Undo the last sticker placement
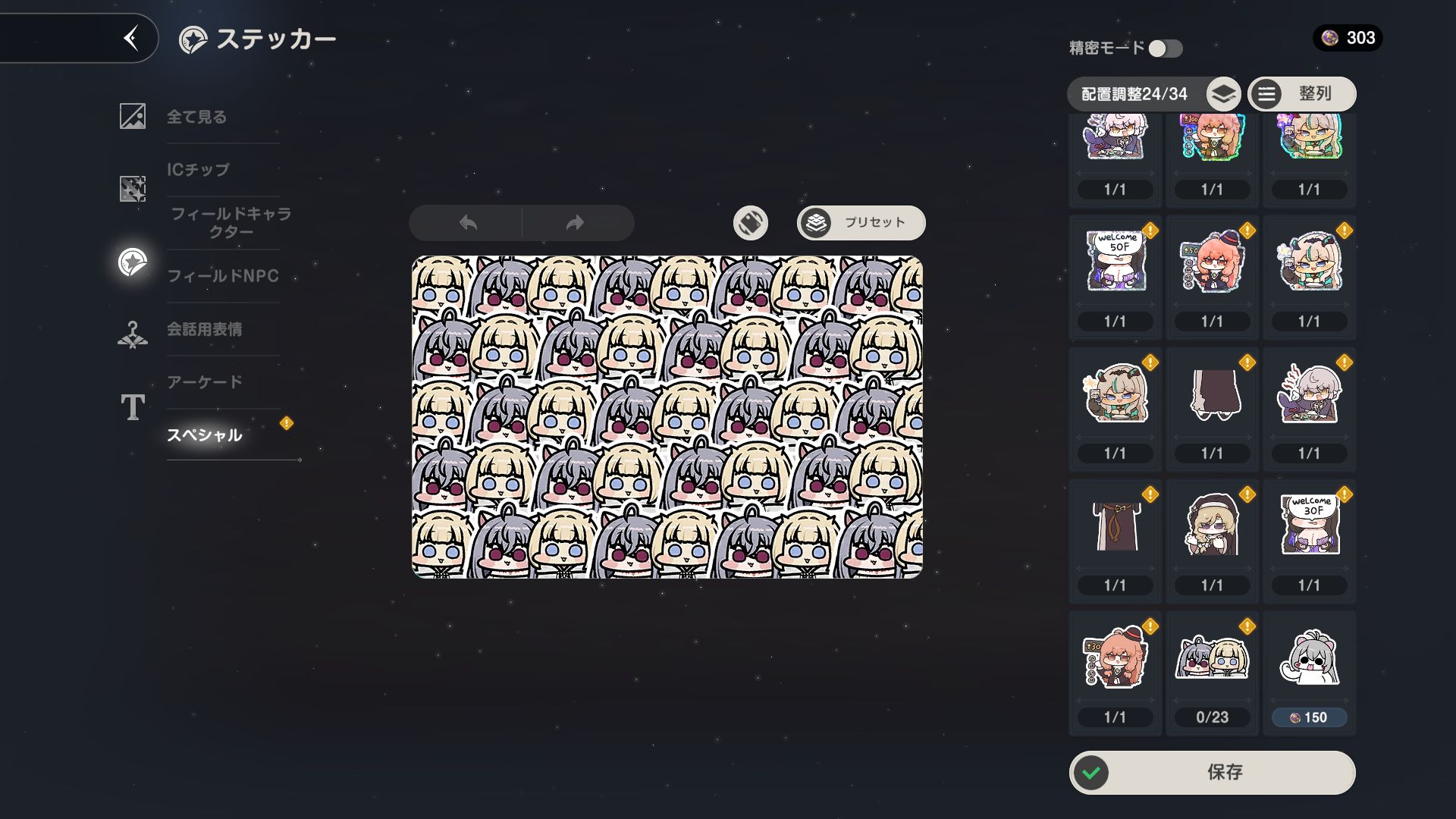1456x819 pixels. 468,223
